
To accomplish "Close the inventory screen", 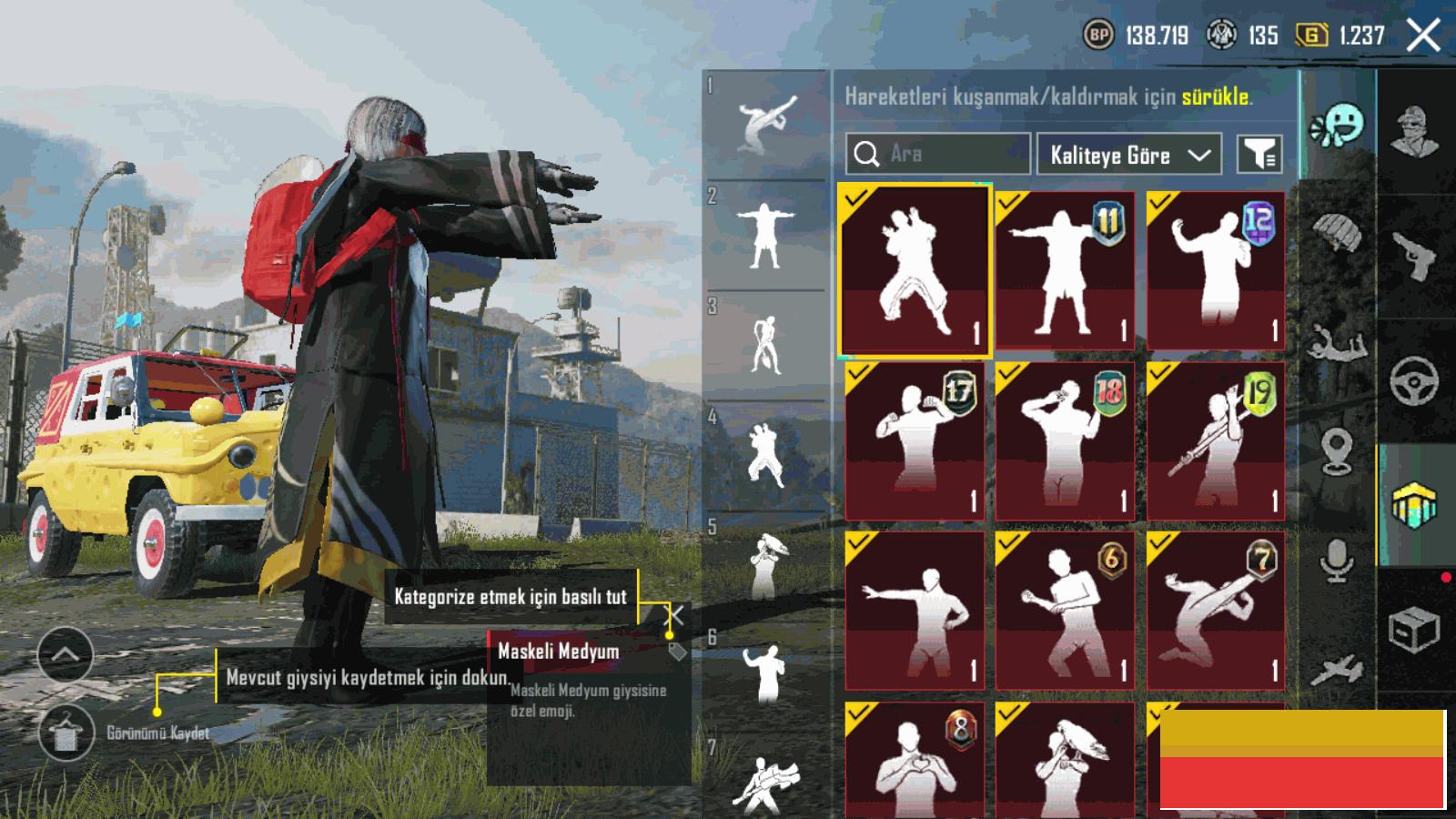I will tap(1423, 36).
